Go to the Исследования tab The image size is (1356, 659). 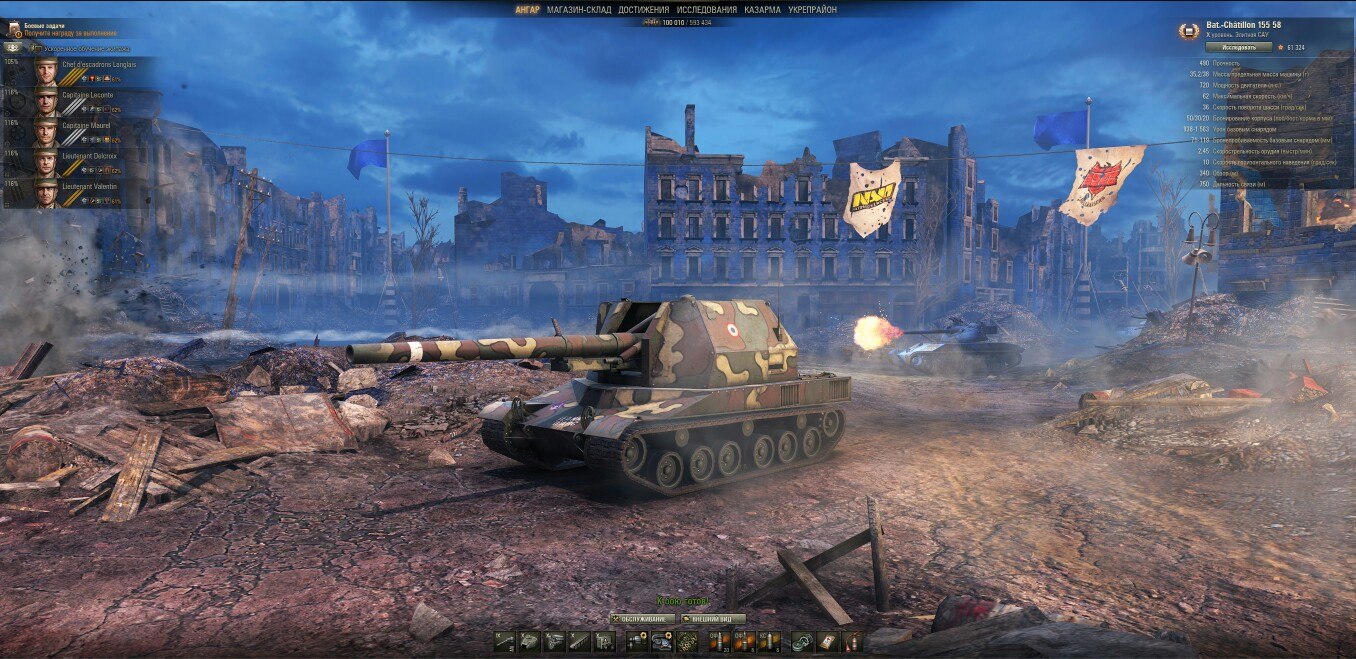tap(706, 10)
